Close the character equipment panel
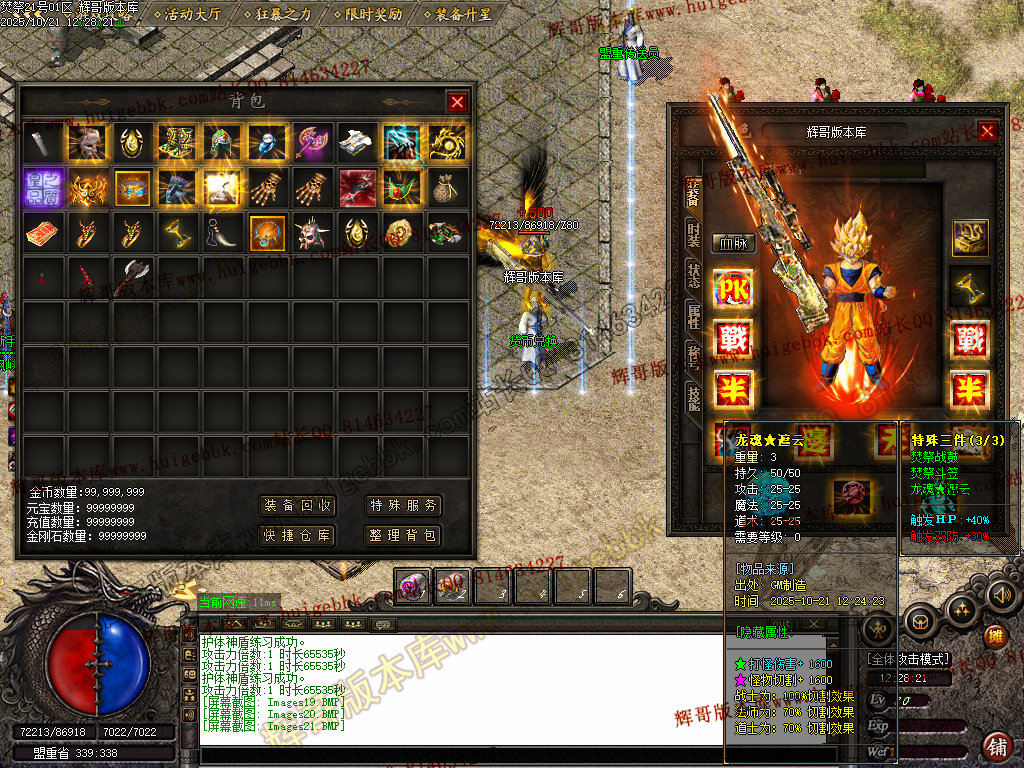Image resolution: width=1024 pixels, height=768 pixels. point(987,131)
